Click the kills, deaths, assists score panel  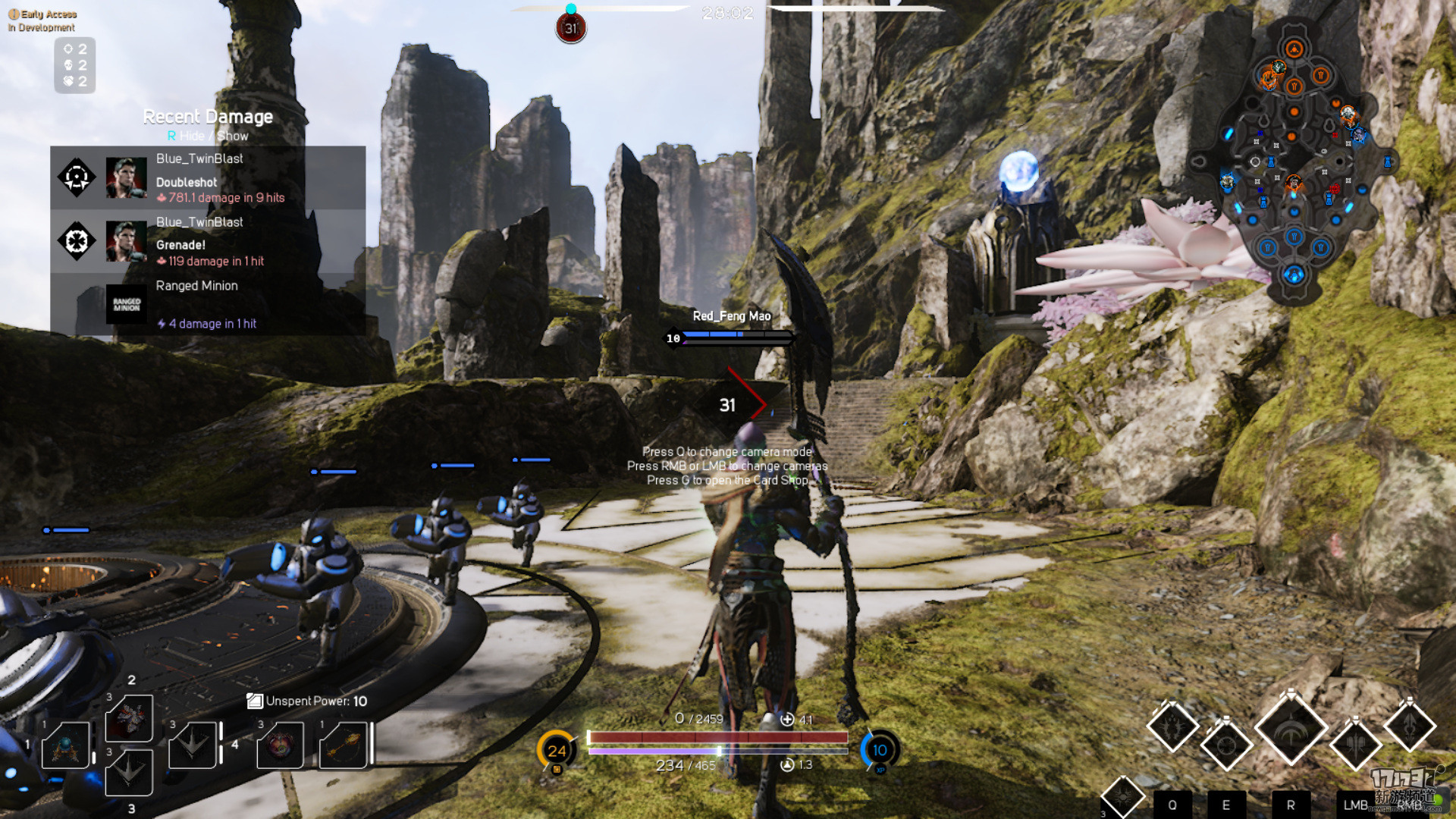point(74,65)
